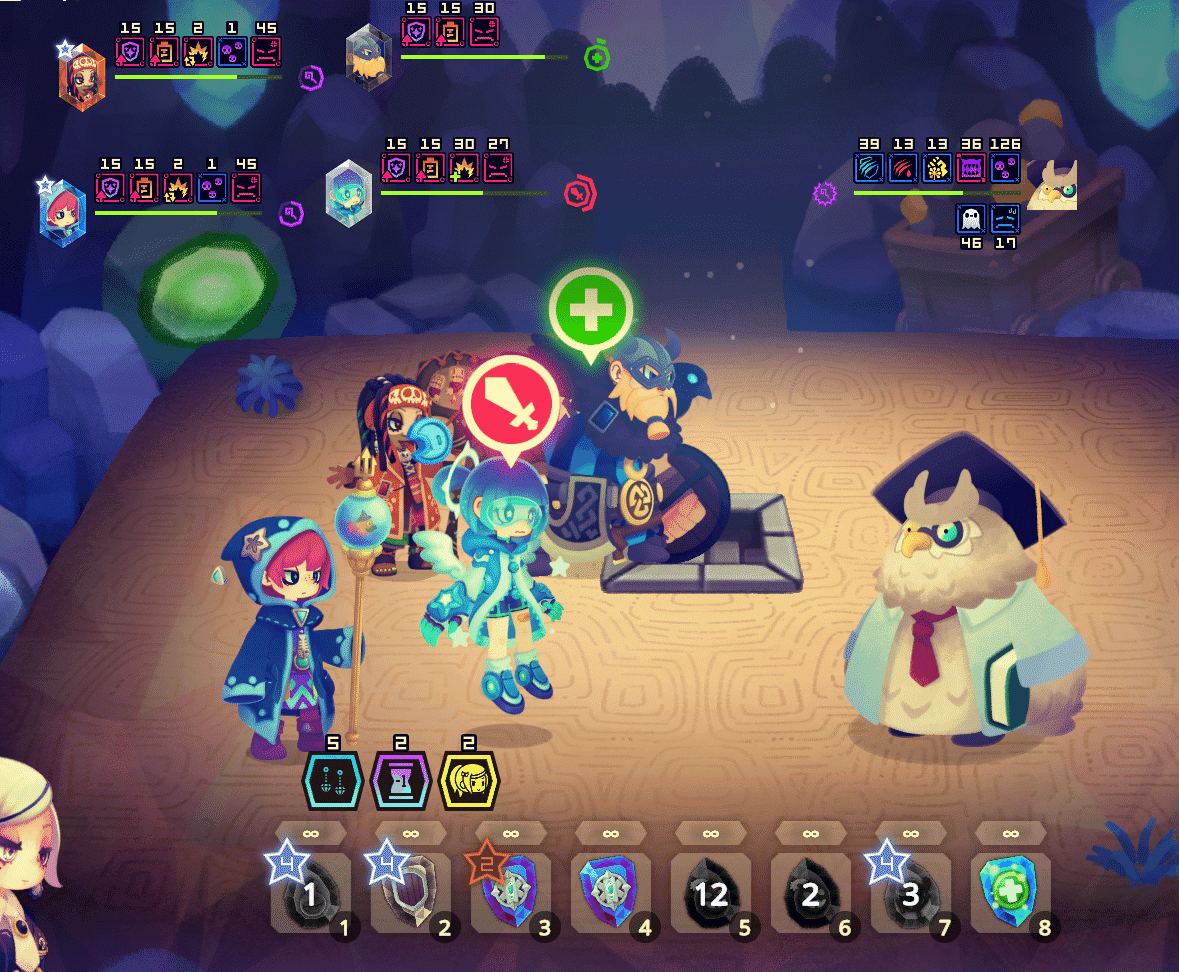This screenshot has width=1179, height=972.
Task: Click the green heal intent bubble
Action: pyautogui.click(x=591, y=309)
